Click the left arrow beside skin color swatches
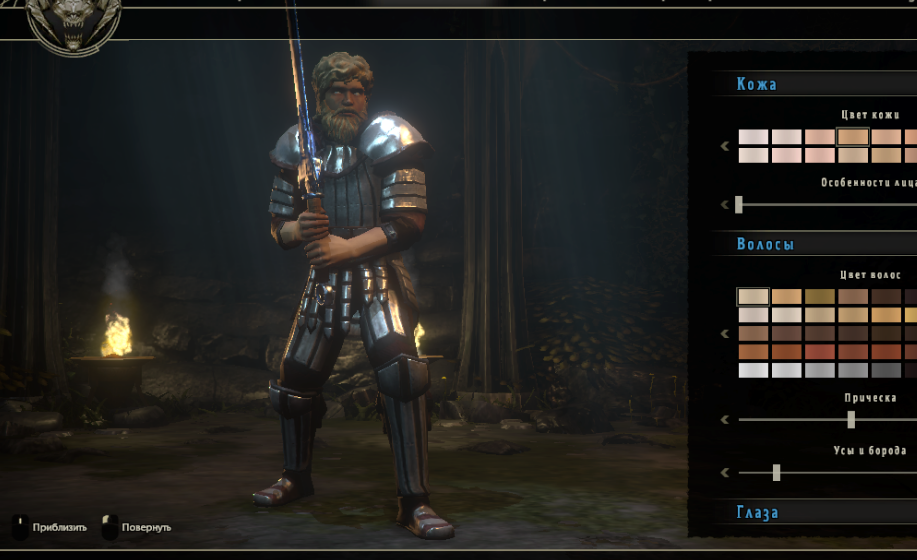Viewport: 917px width, 560px height. tap(725, 146)
